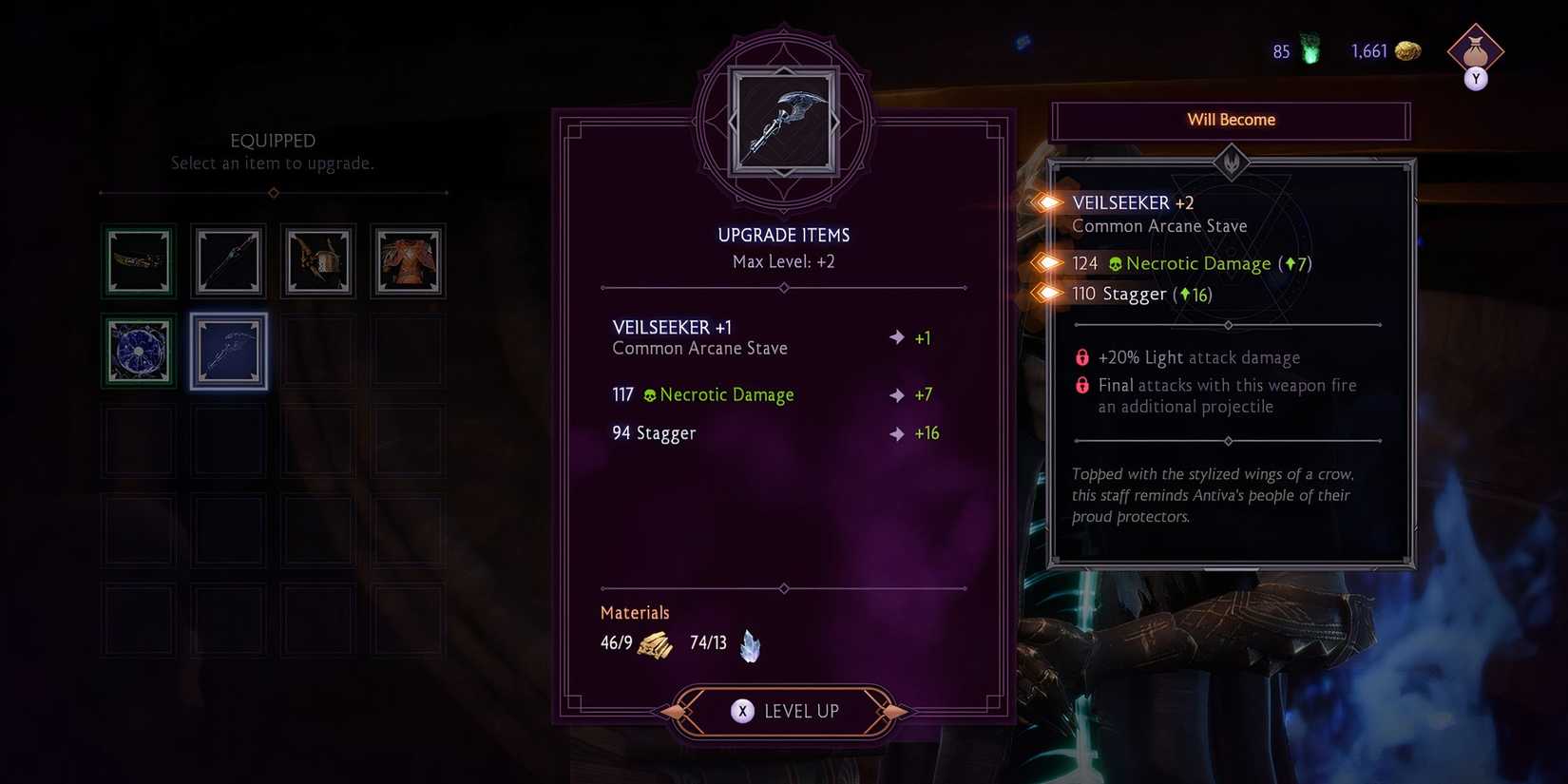Open the pouch icon in the corner

pyautogui.click(x=1475, y=51)
